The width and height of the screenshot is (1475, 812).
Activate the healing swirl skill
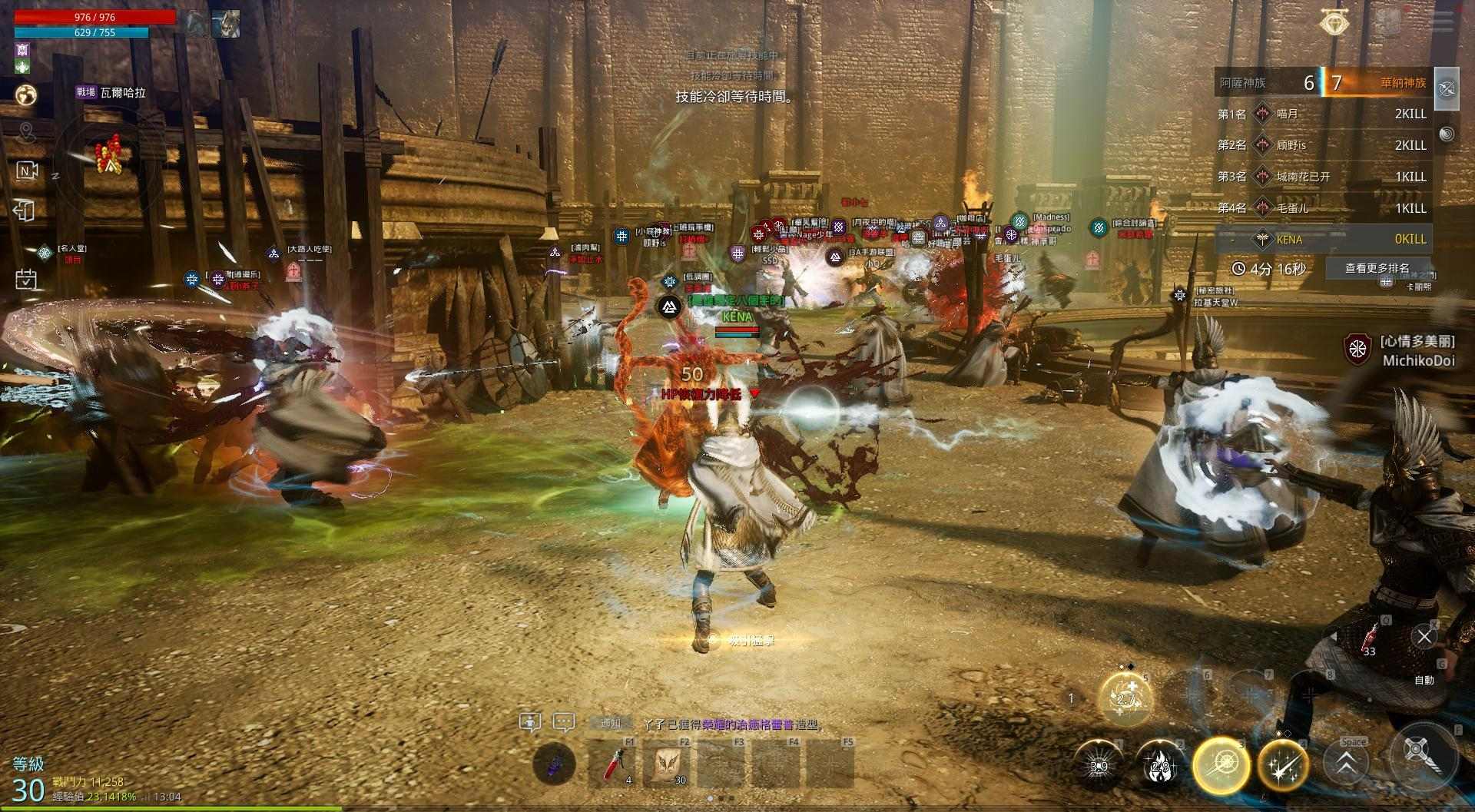click(1126, 698)
